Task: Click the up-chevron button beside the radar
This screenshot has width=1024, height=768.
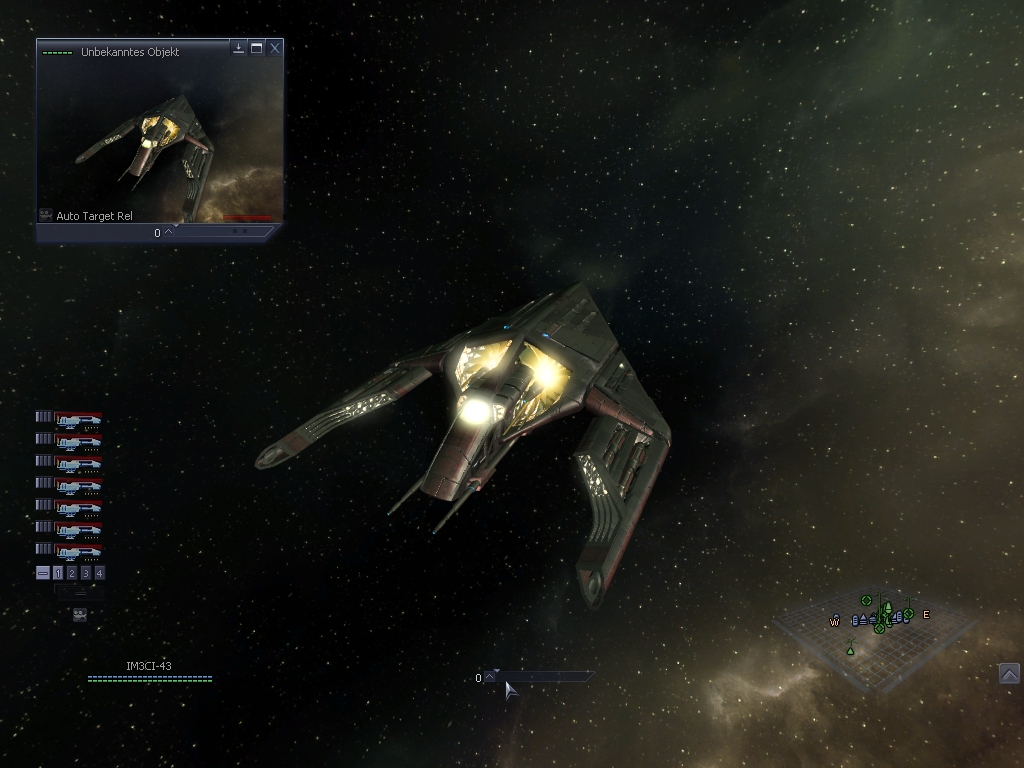Action: click(x=1009, y=673)
